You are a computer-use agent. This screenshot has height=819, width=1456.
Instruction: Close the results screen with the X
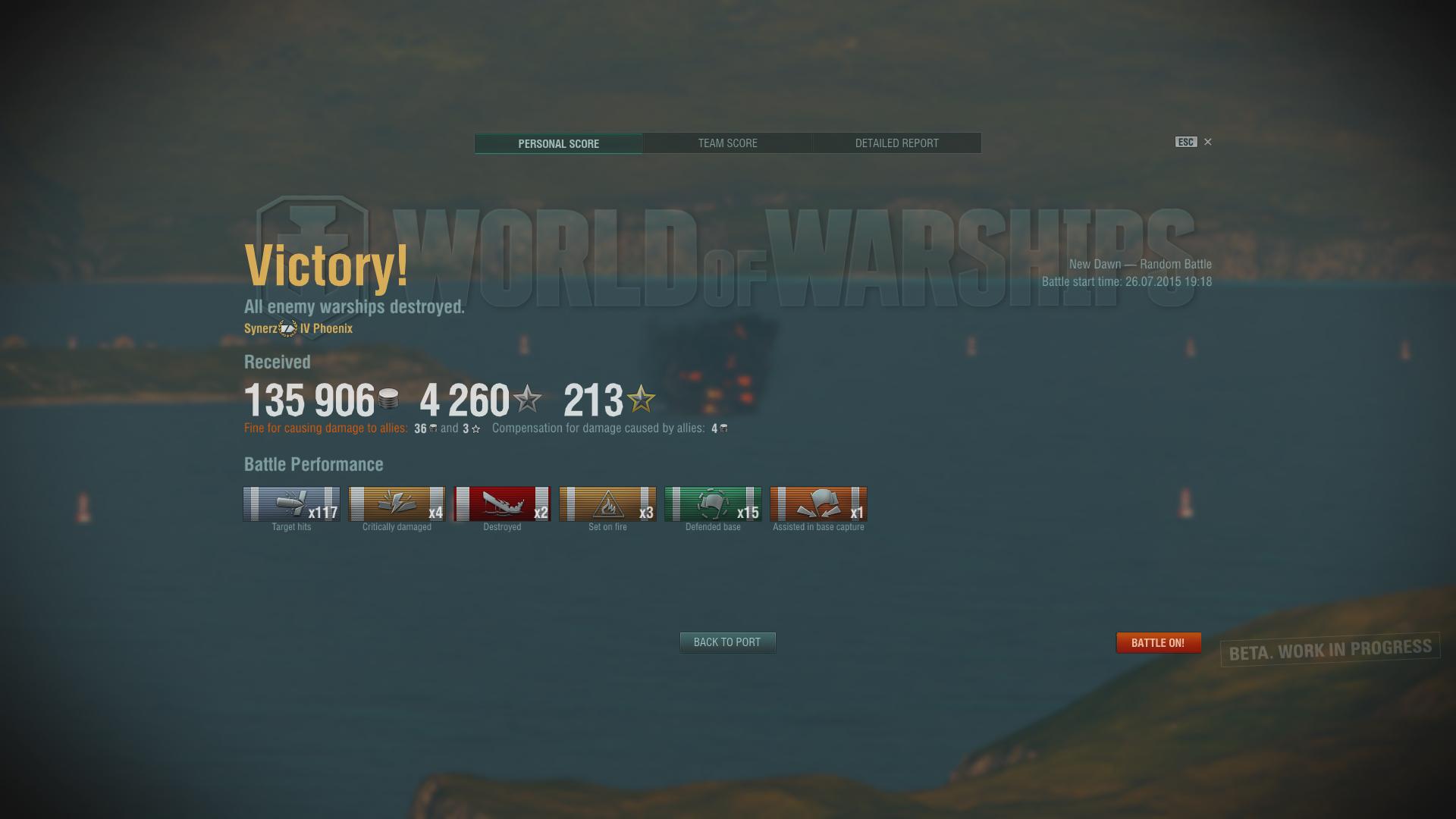click(x=1208, y=142)
